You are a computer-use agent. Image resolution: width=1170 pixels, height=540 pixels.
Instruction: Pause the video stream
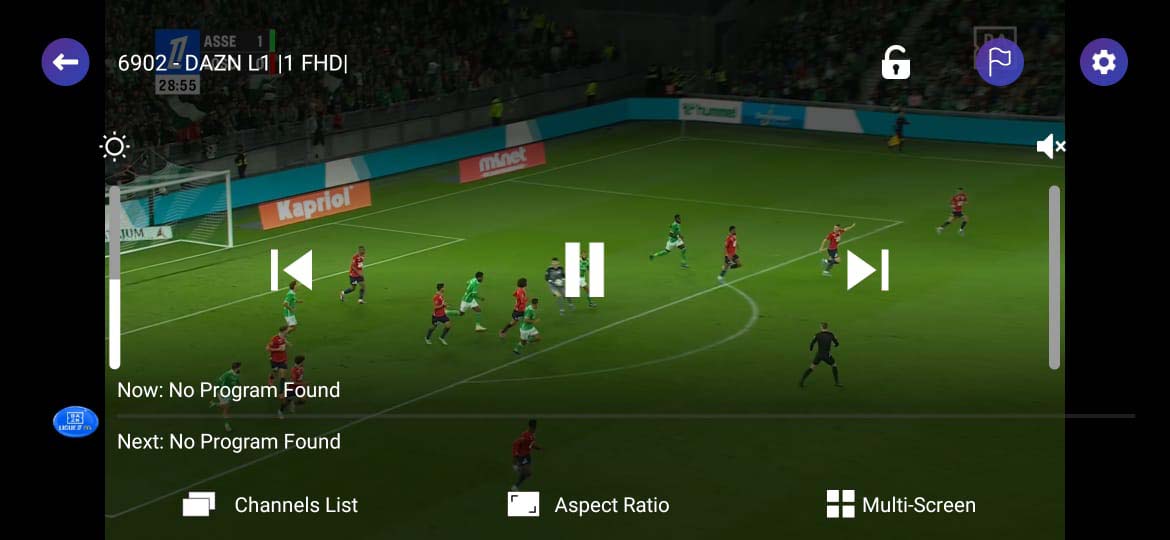(584, 270)
